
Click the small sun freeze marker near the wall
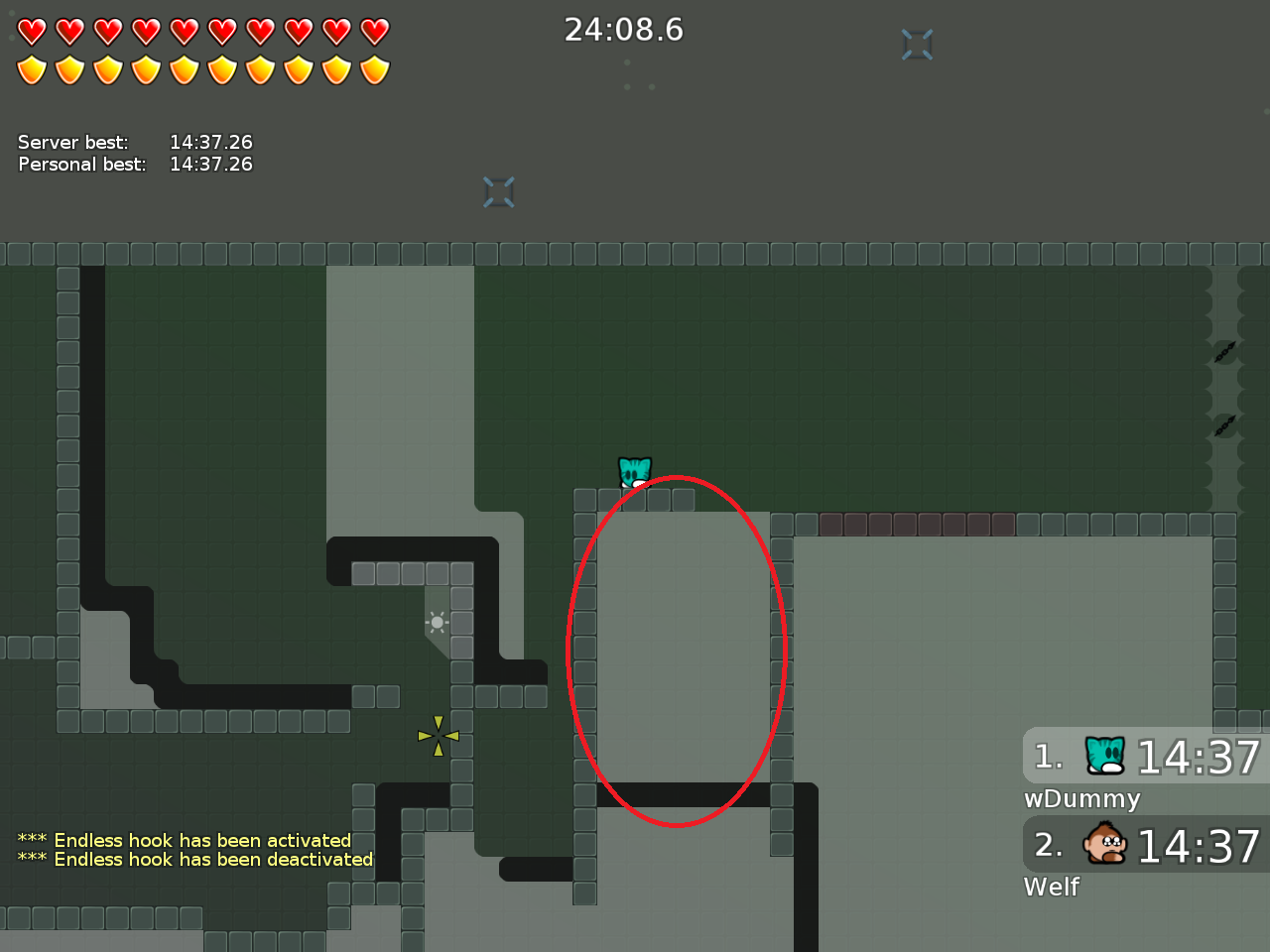[437, 622]
